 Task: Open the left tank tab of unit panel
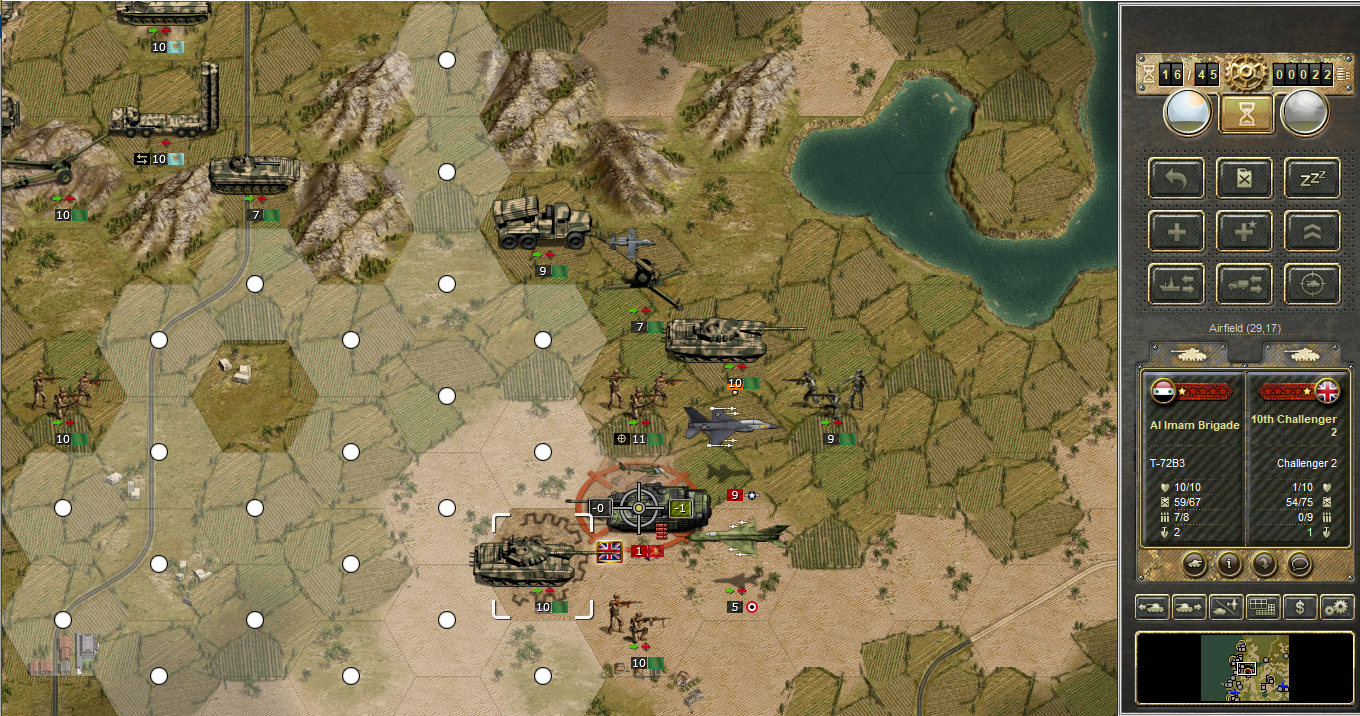[x=1190, y=353]
